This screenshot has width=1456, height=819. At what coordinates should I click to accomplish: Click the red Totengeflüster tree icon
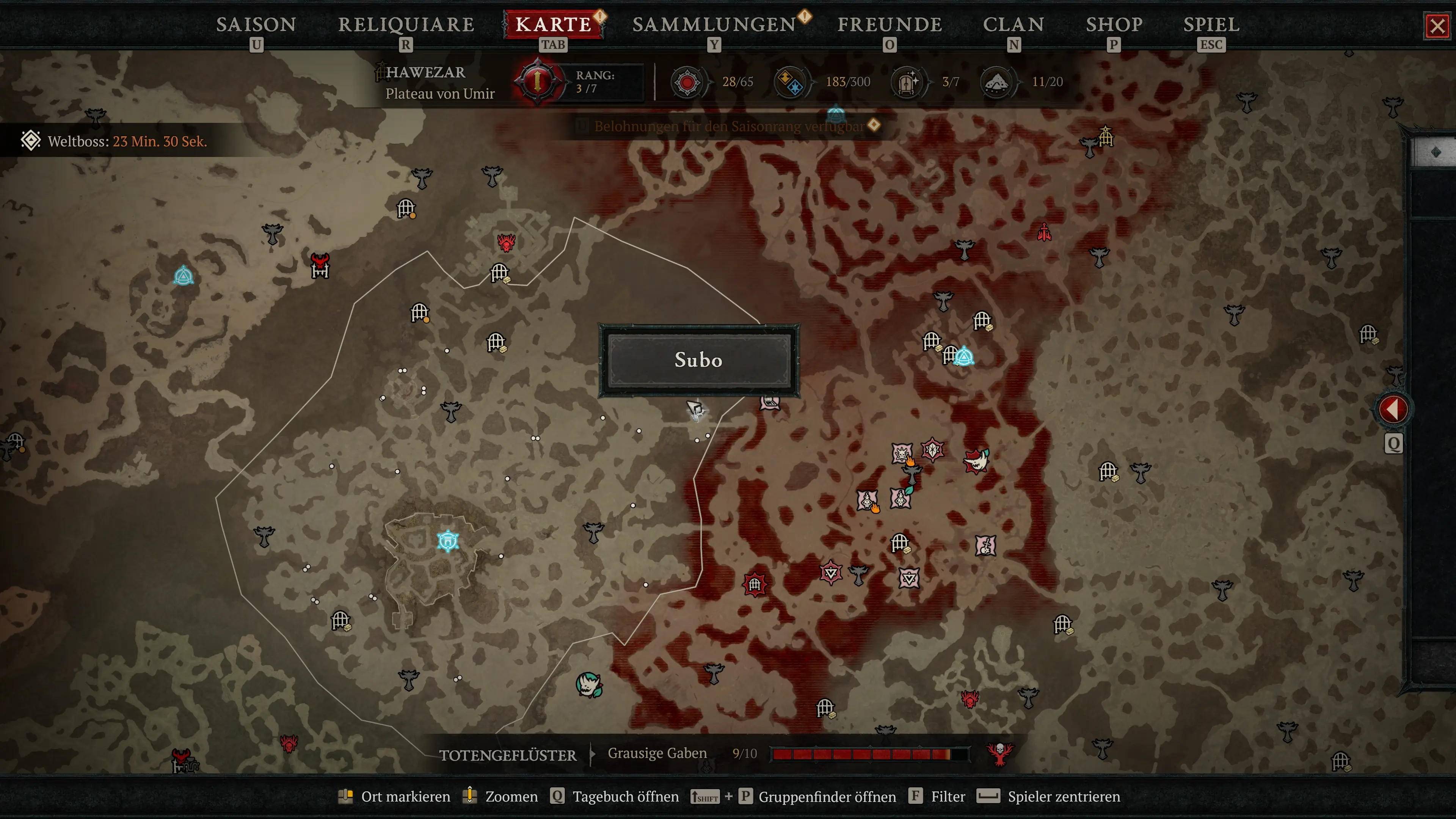[x=999, y=753]
